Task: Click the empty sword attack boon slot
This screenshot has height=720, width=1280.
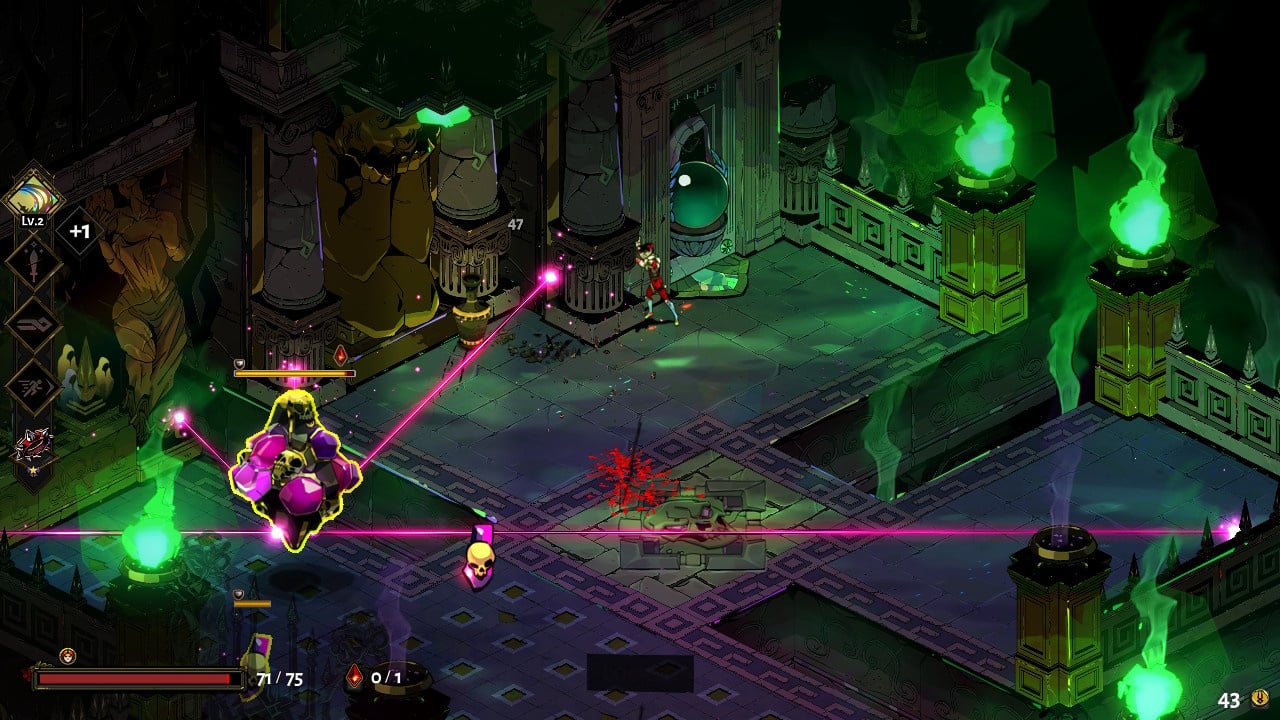Action: point(32,263)
